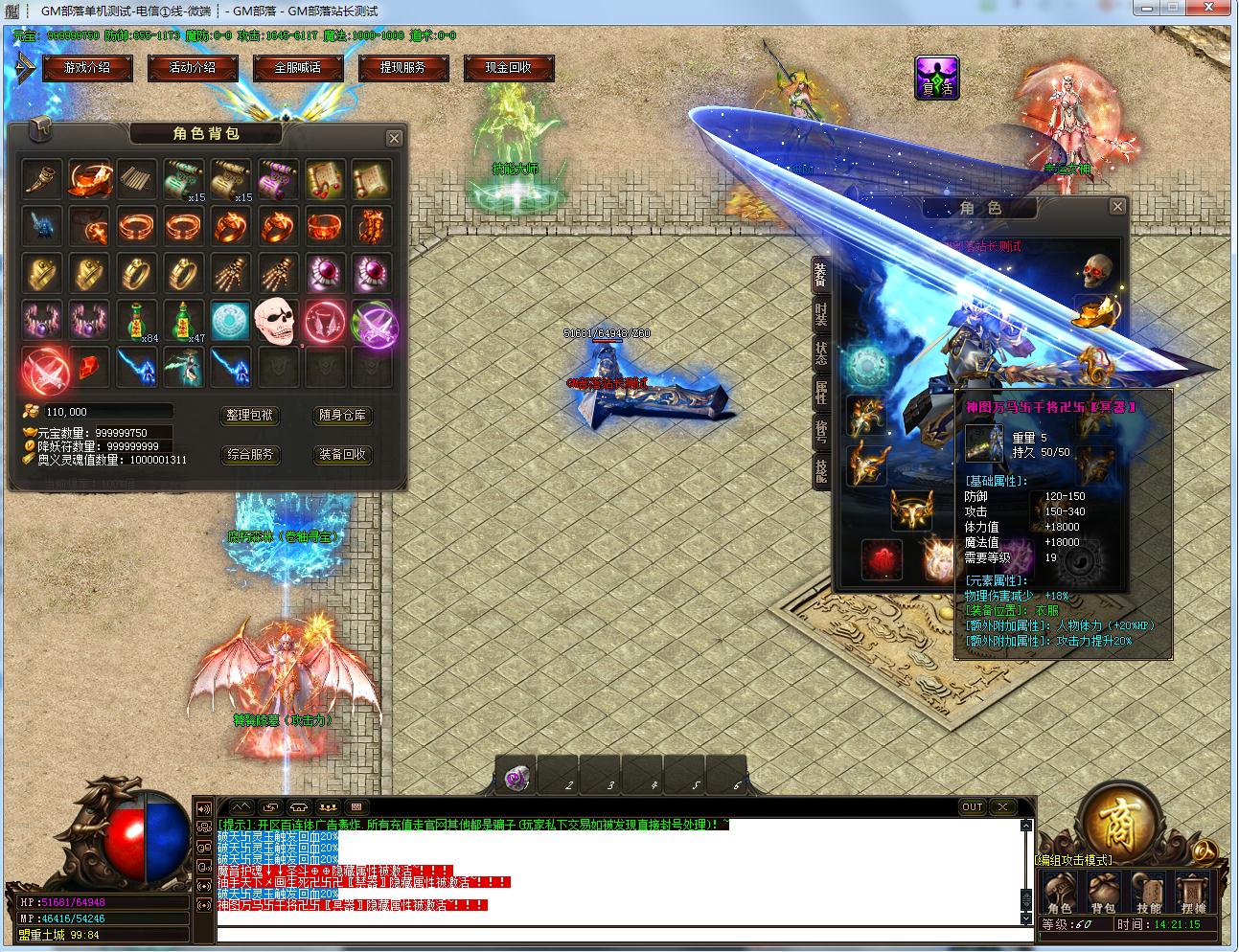This screenshot has height=952, width=1239.
Task: Close the game window from title bar
Action: click(x=1206, y=9)
